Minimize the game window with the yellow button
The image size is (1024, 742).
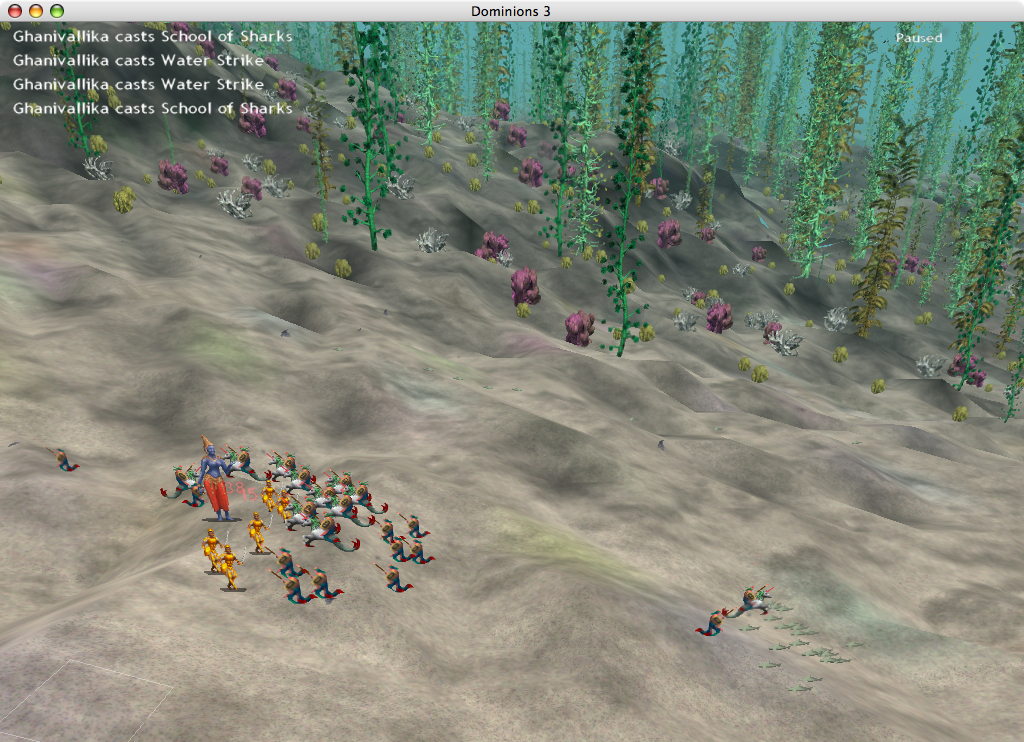[35, 10]
